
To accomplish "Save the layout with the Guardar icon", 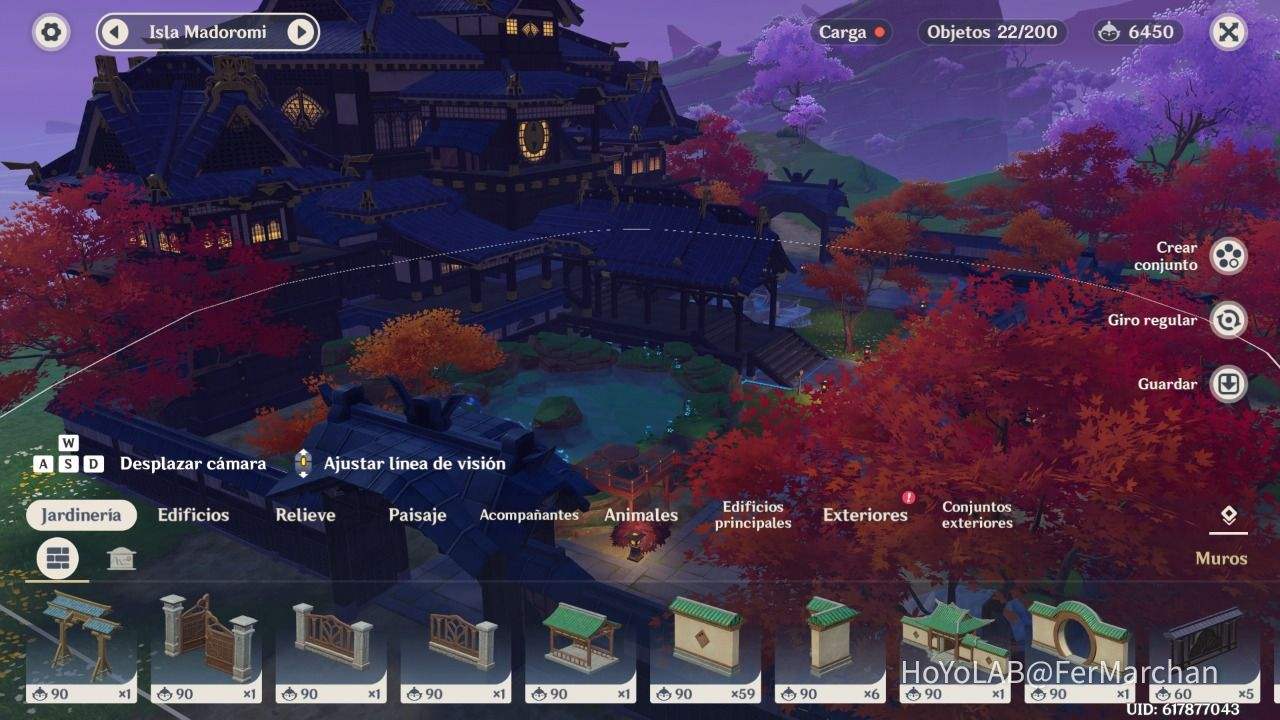I will [x=1228, y=383].
